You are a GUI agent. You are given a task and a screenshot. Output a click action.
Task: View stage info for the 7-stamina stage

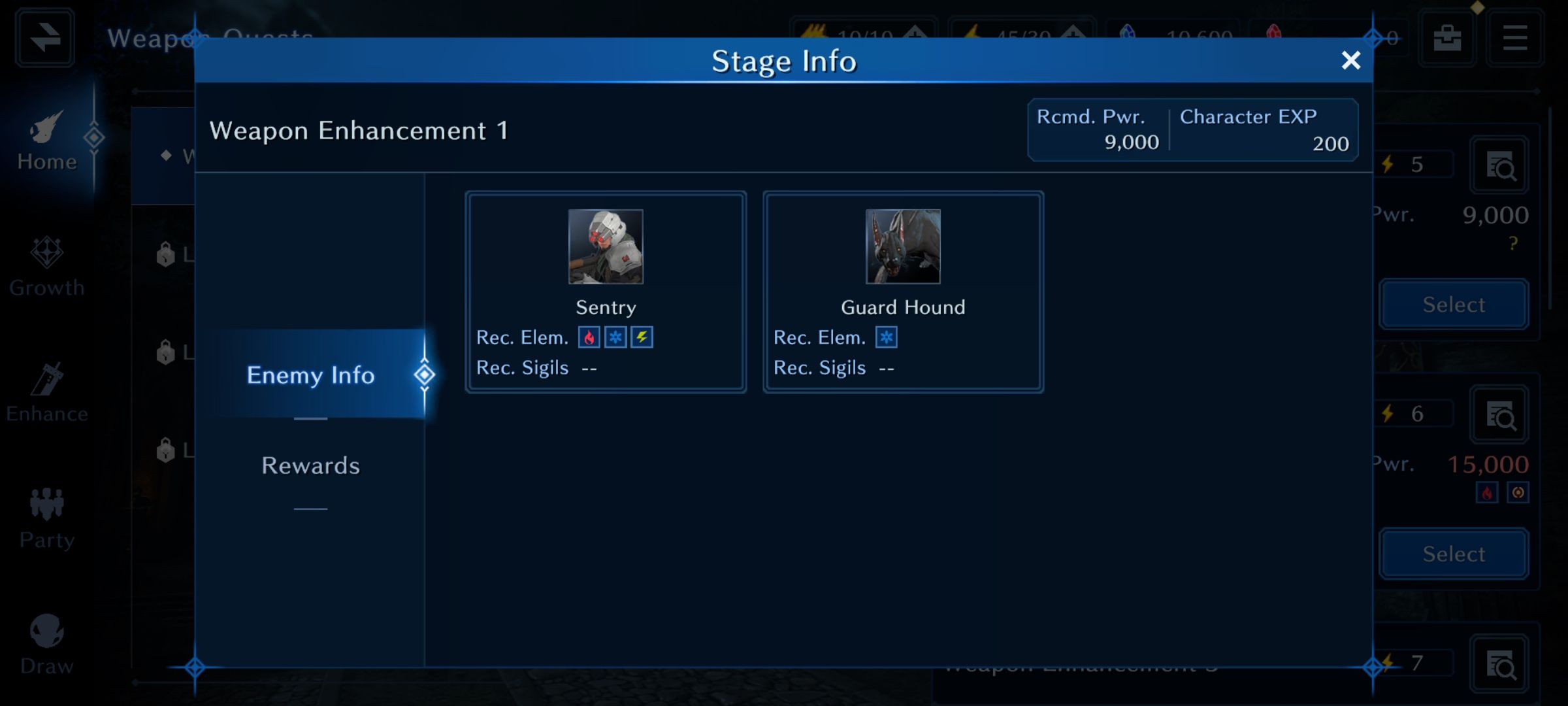pos(1499,664)
